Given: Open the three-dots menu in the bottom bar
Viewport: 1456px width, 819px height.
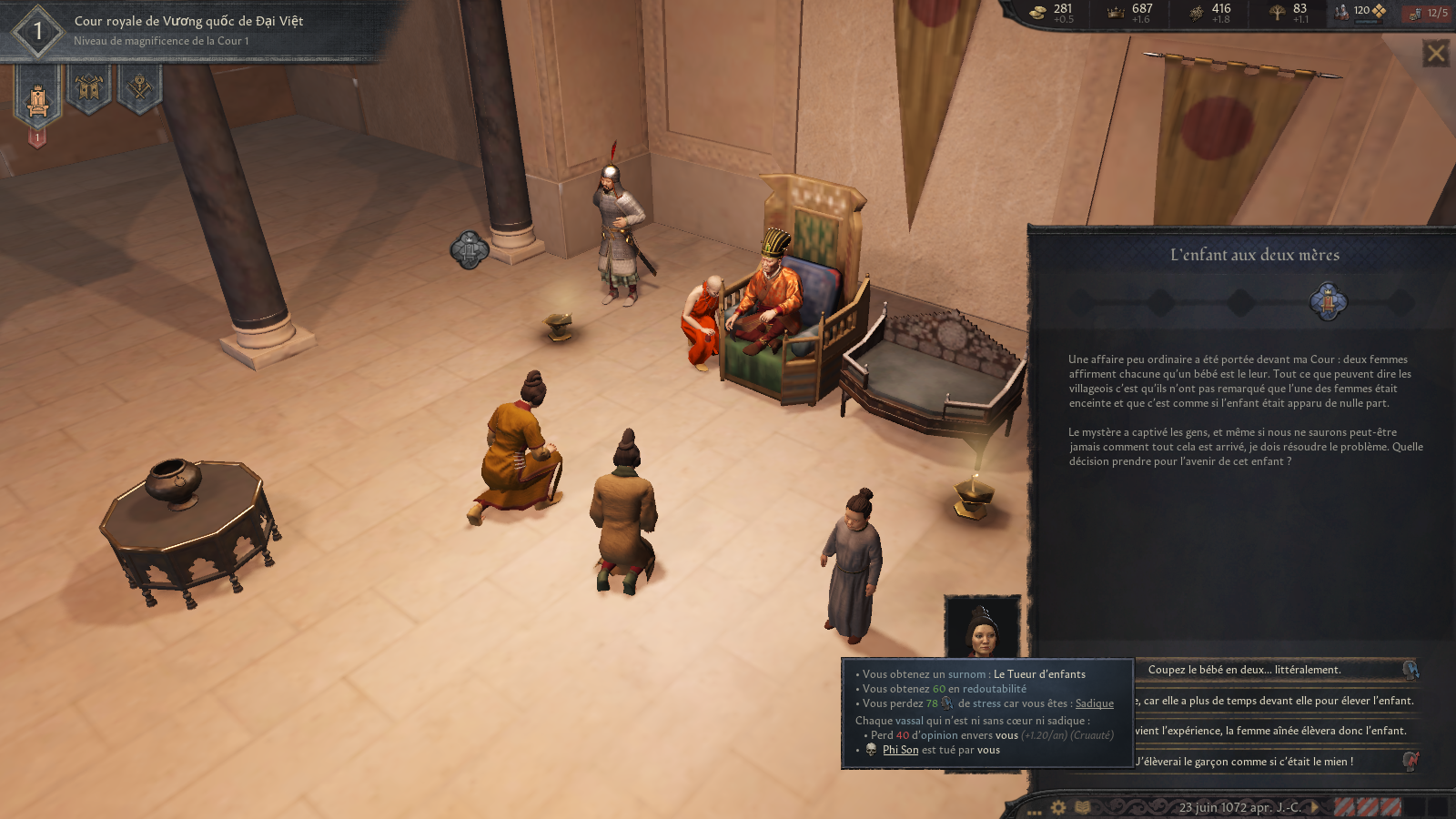Looking at the screenshot, I should (x=1034, y=810).
